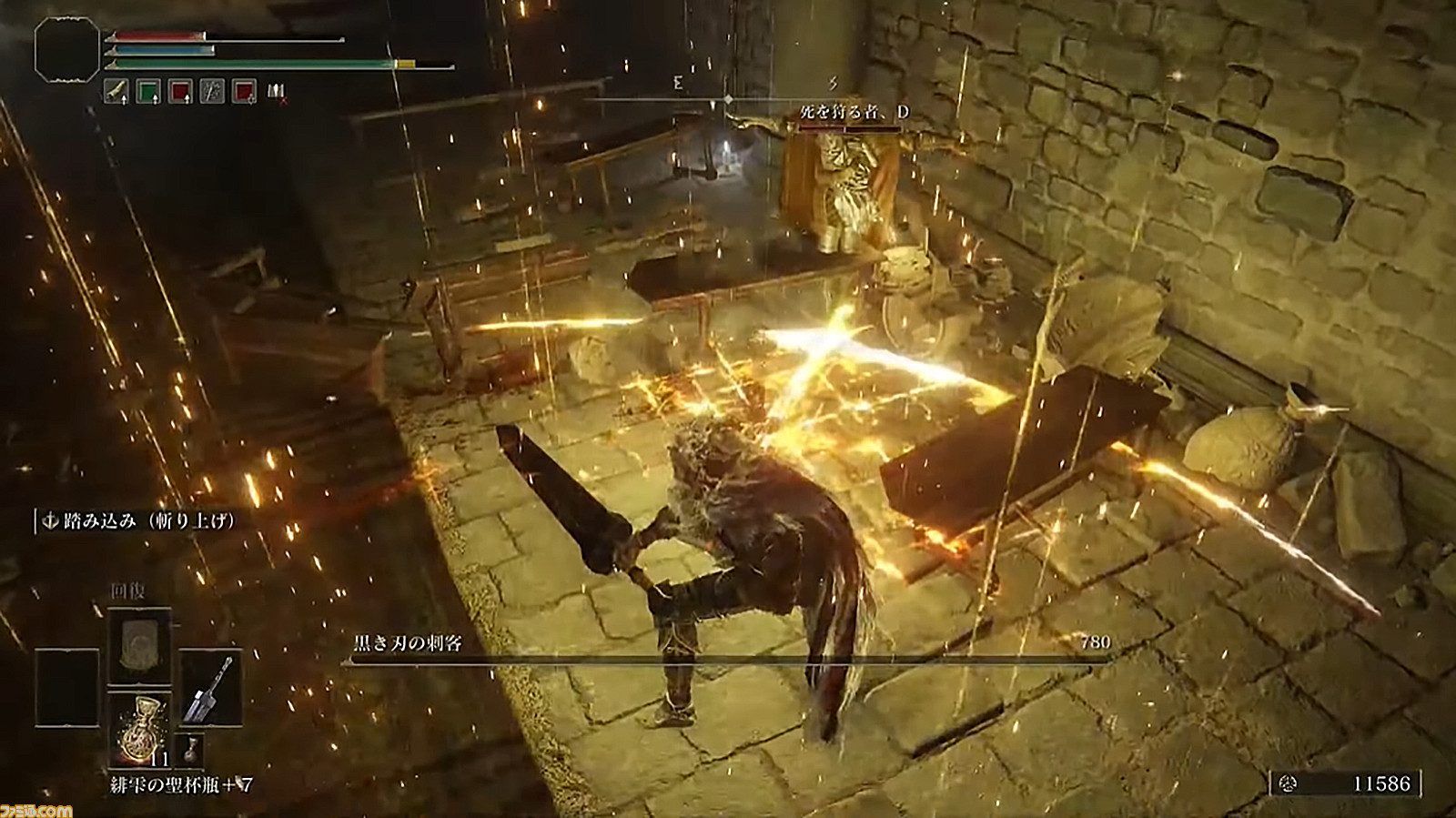Select the Flask of Crimson Tears slot
This screenshot has width=1456, height=818.
pyautogui.click(x=139, y=730)
